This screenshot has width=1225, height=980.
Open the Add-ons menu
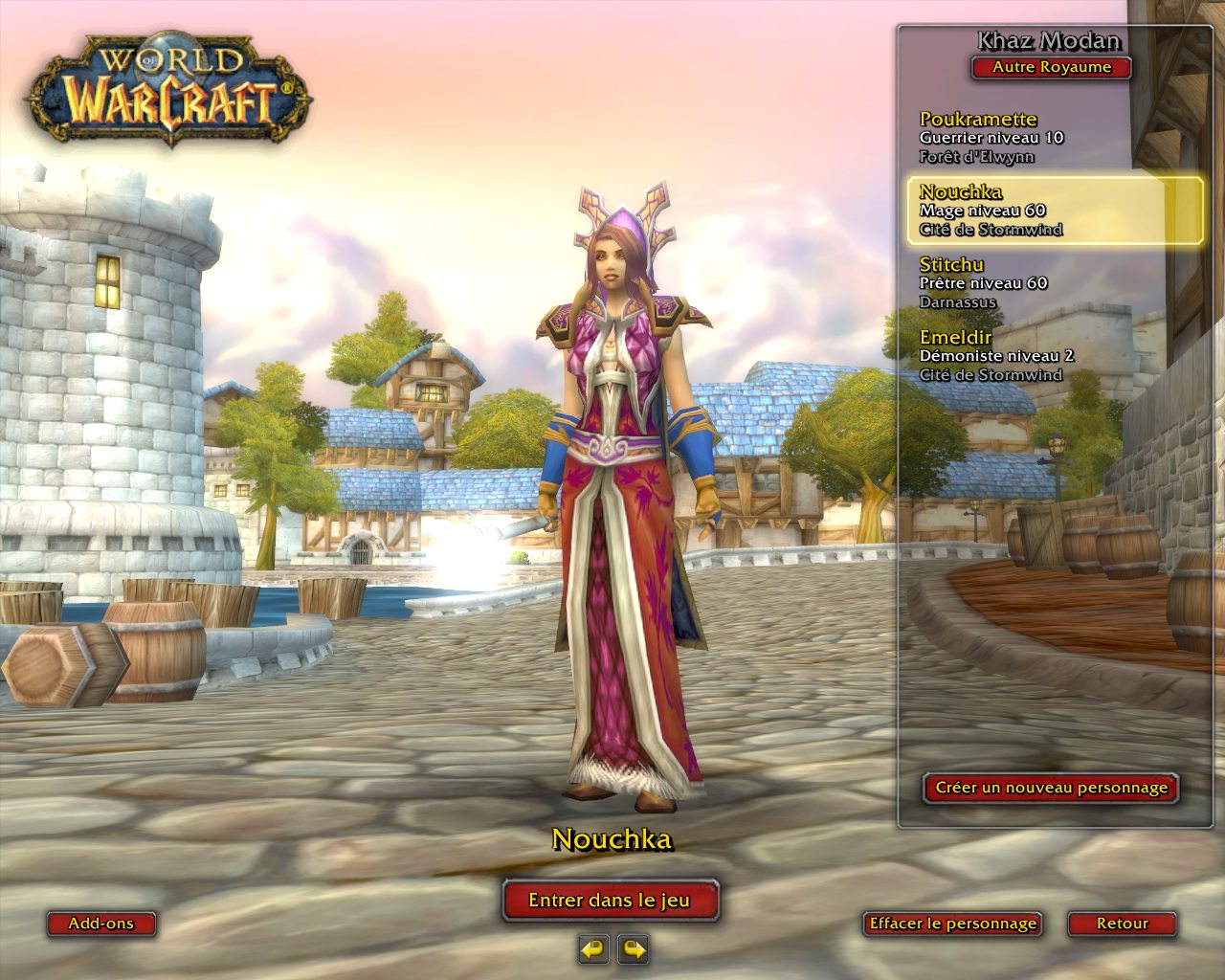[x=101, y=924]
